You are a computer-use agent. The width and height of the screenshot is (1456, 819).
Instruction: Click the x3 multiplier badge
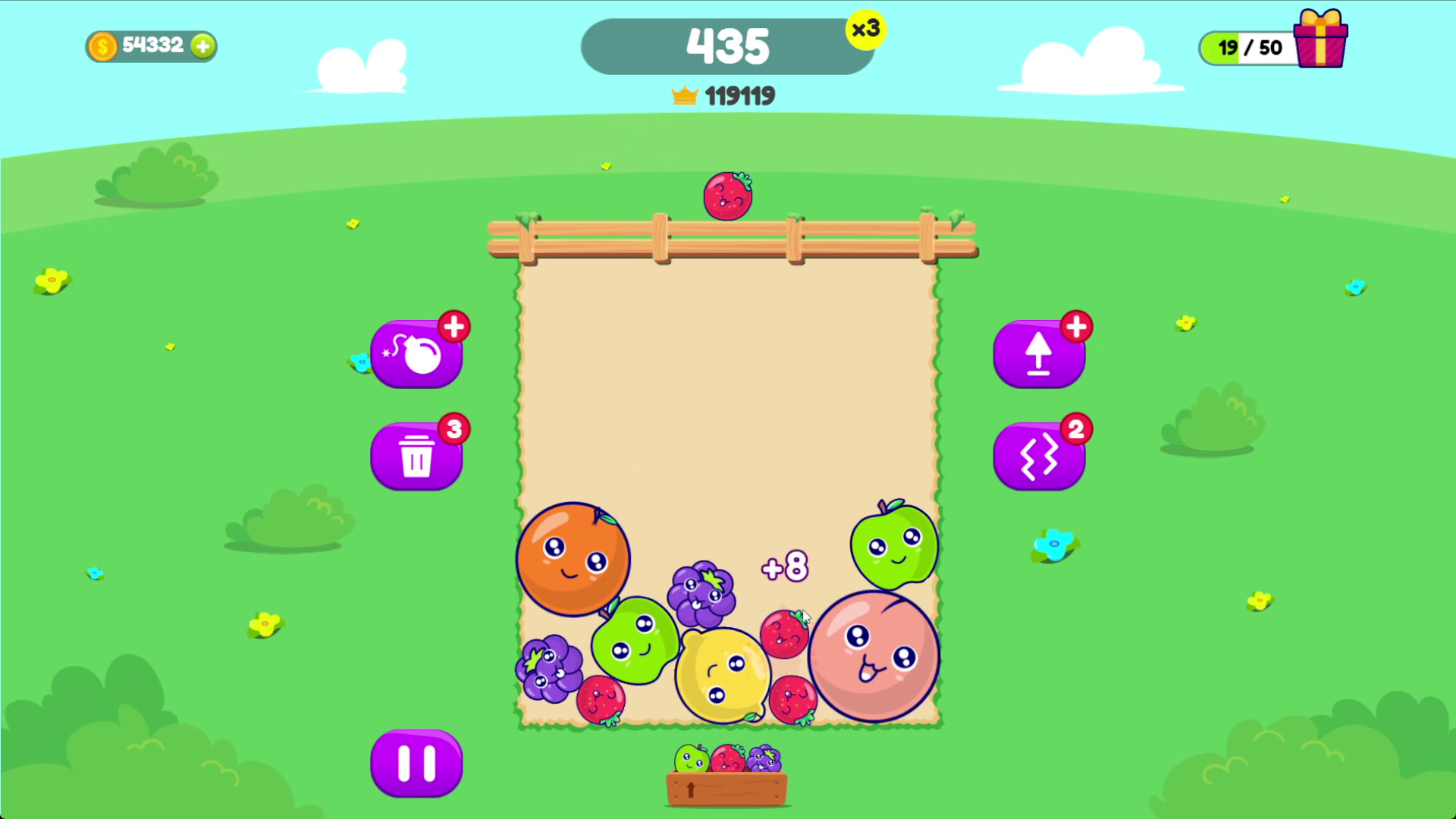868,31
